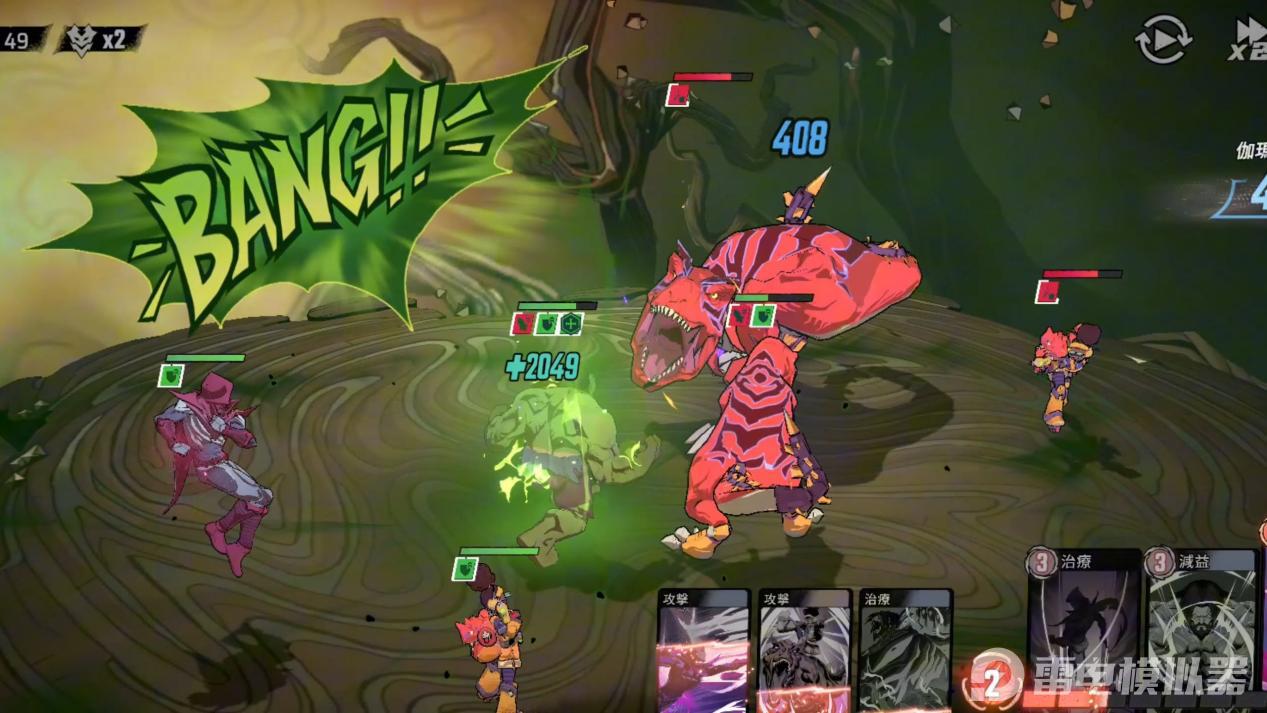The image size is (1267, 713).
Task: Play the purple glowing 攻擊 attack card
Action: pos(703,650)
